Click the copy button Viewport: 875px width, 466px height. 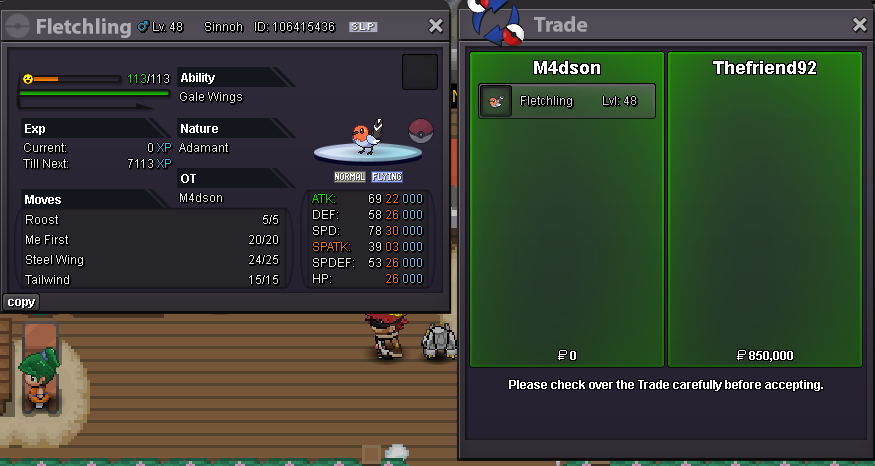click(x=21, y=302)
